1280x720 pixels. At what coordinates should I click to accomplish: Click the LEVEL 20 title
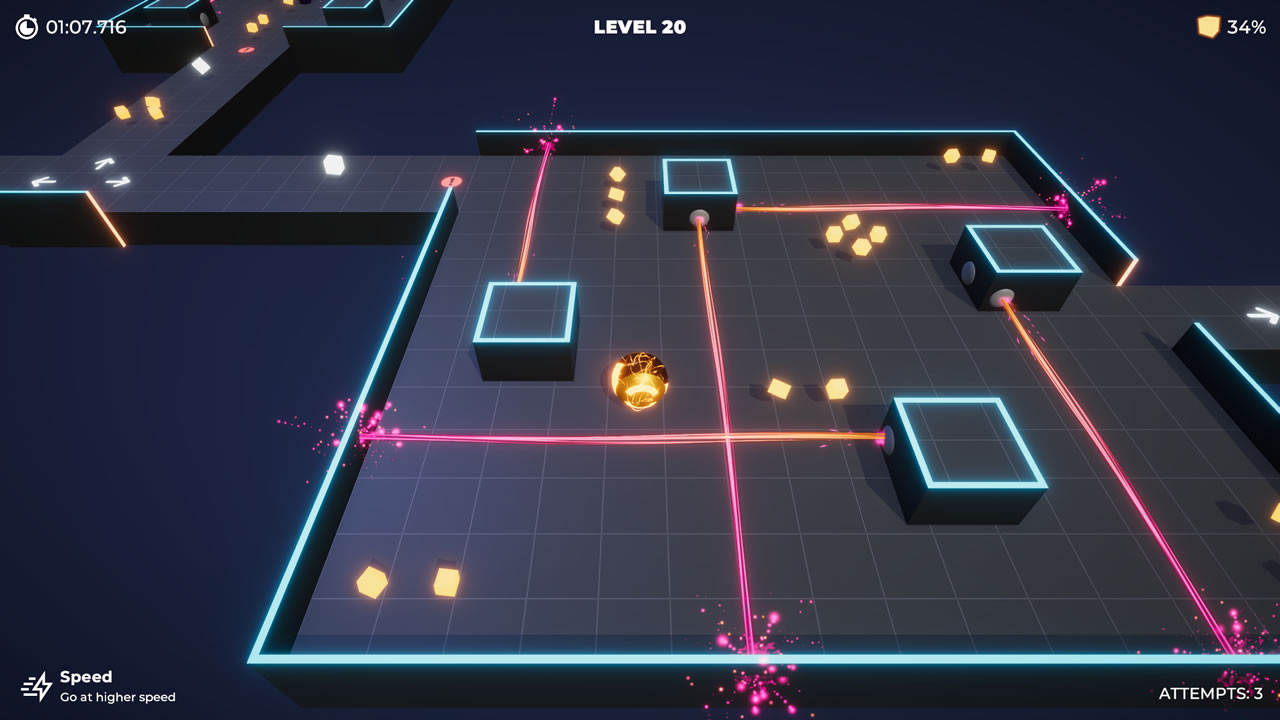(638, 27)
